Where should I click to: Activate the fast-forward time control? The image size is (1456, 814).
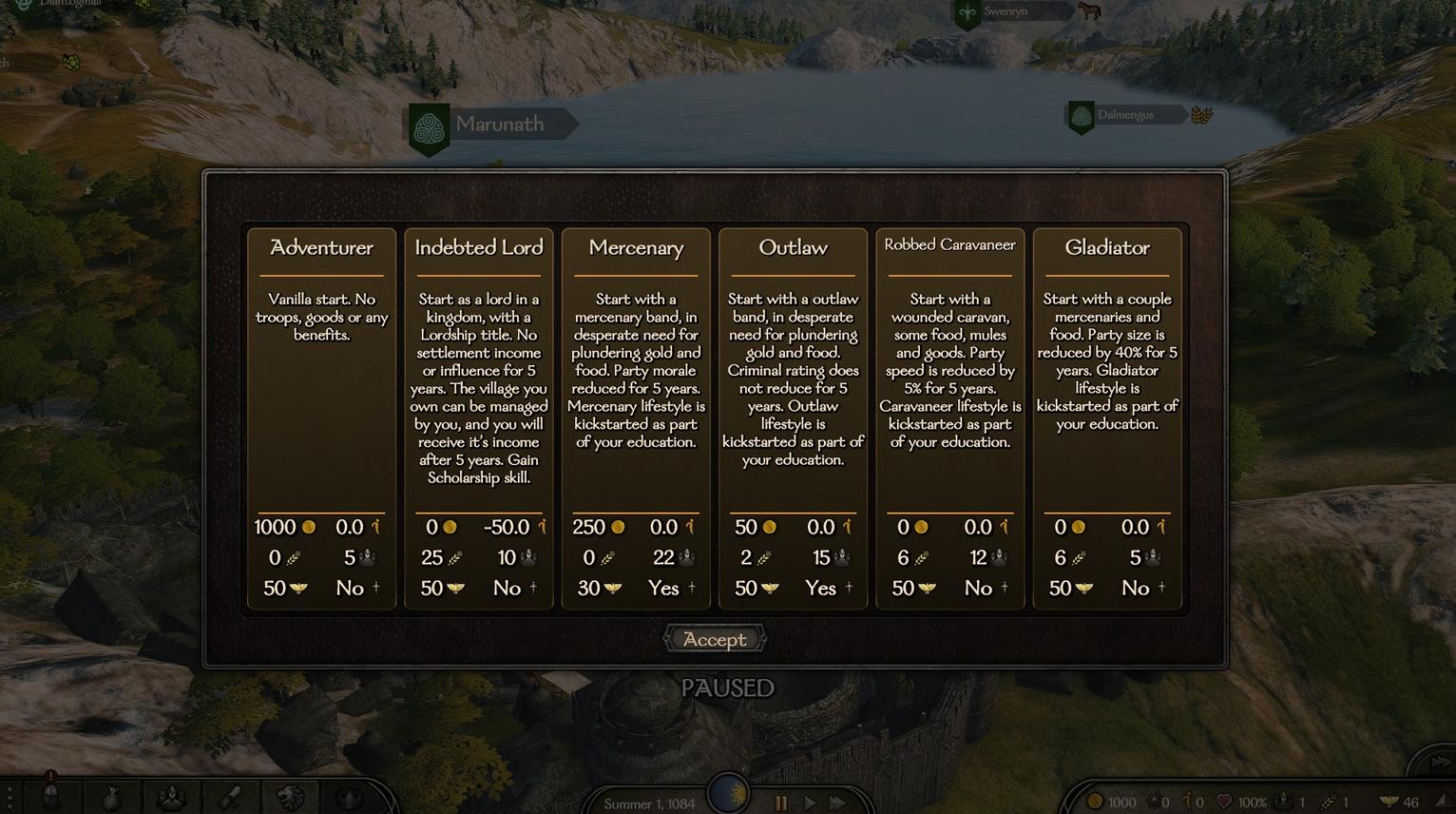837,804
